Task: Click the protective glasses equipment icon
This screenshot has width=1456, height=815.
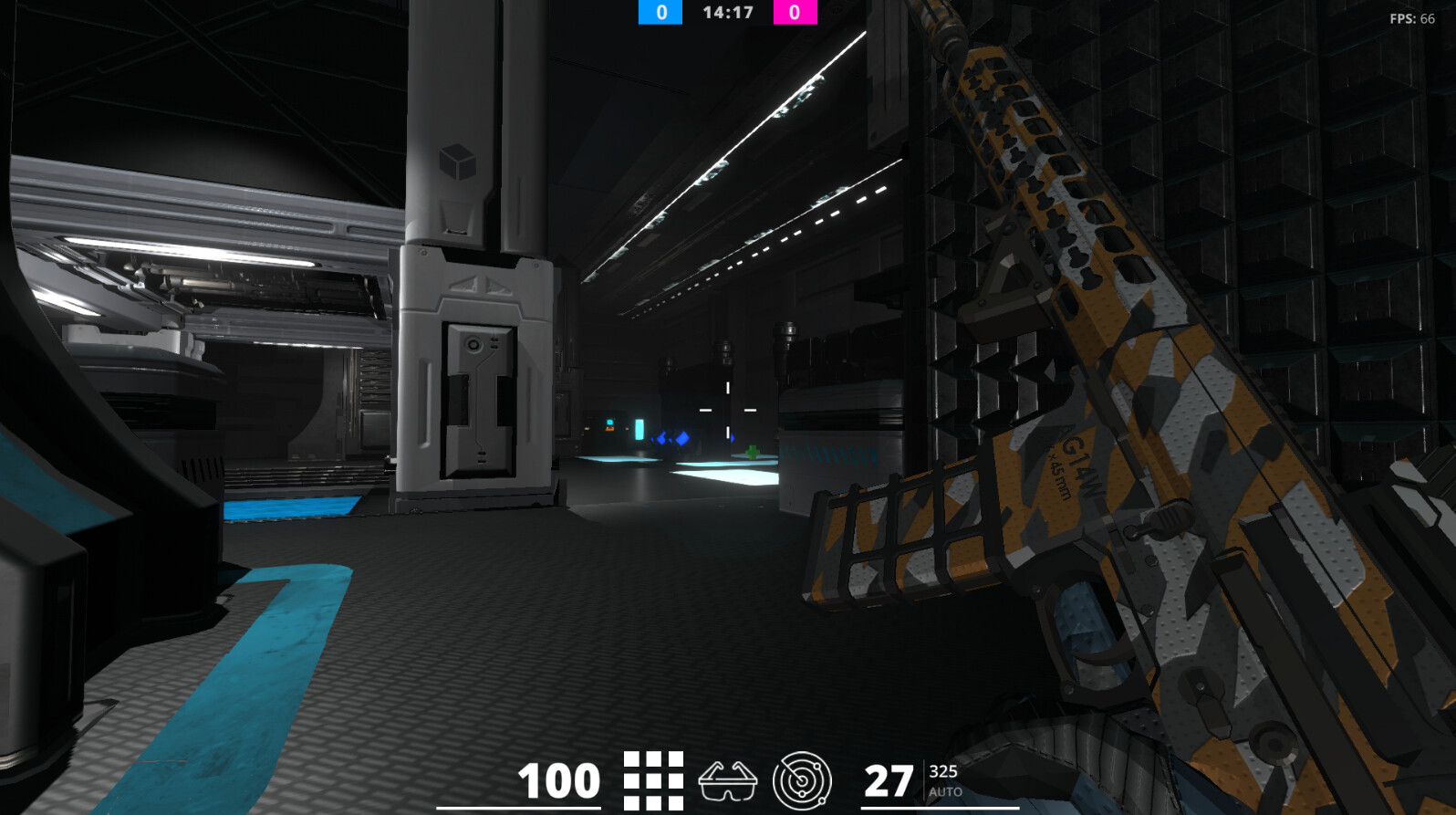Action: point(729,780)
